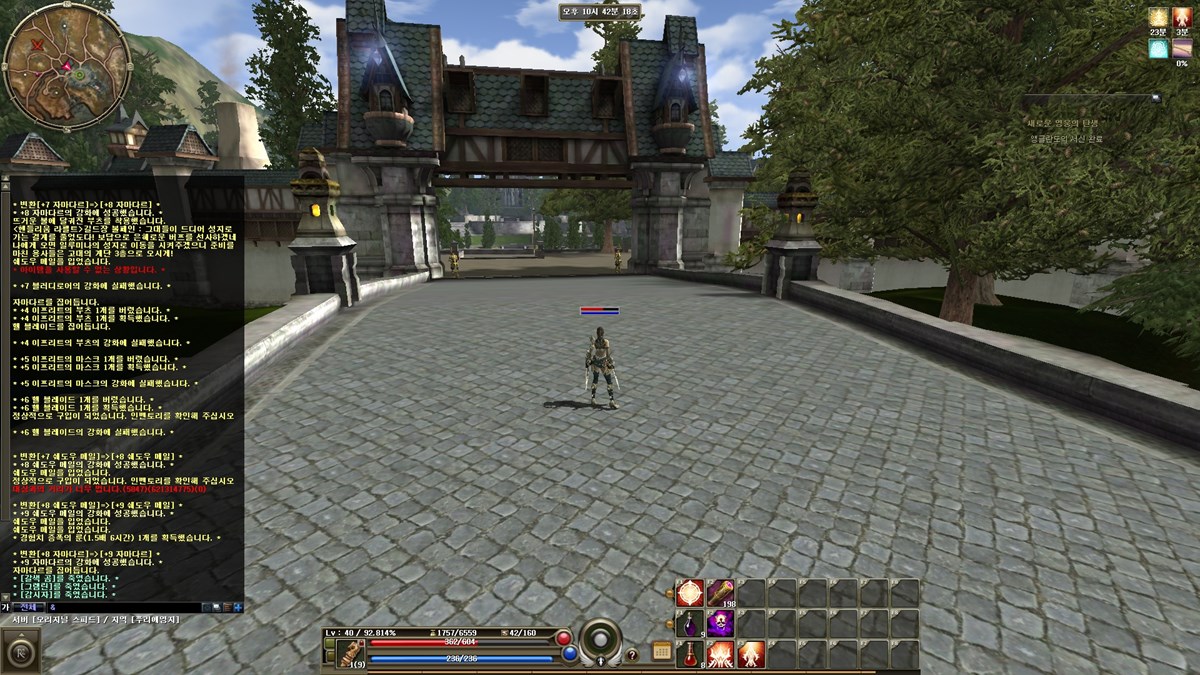Screen dimensions: 1200x675
Task: Focus the chat input field
Action: tap(120, 607)
